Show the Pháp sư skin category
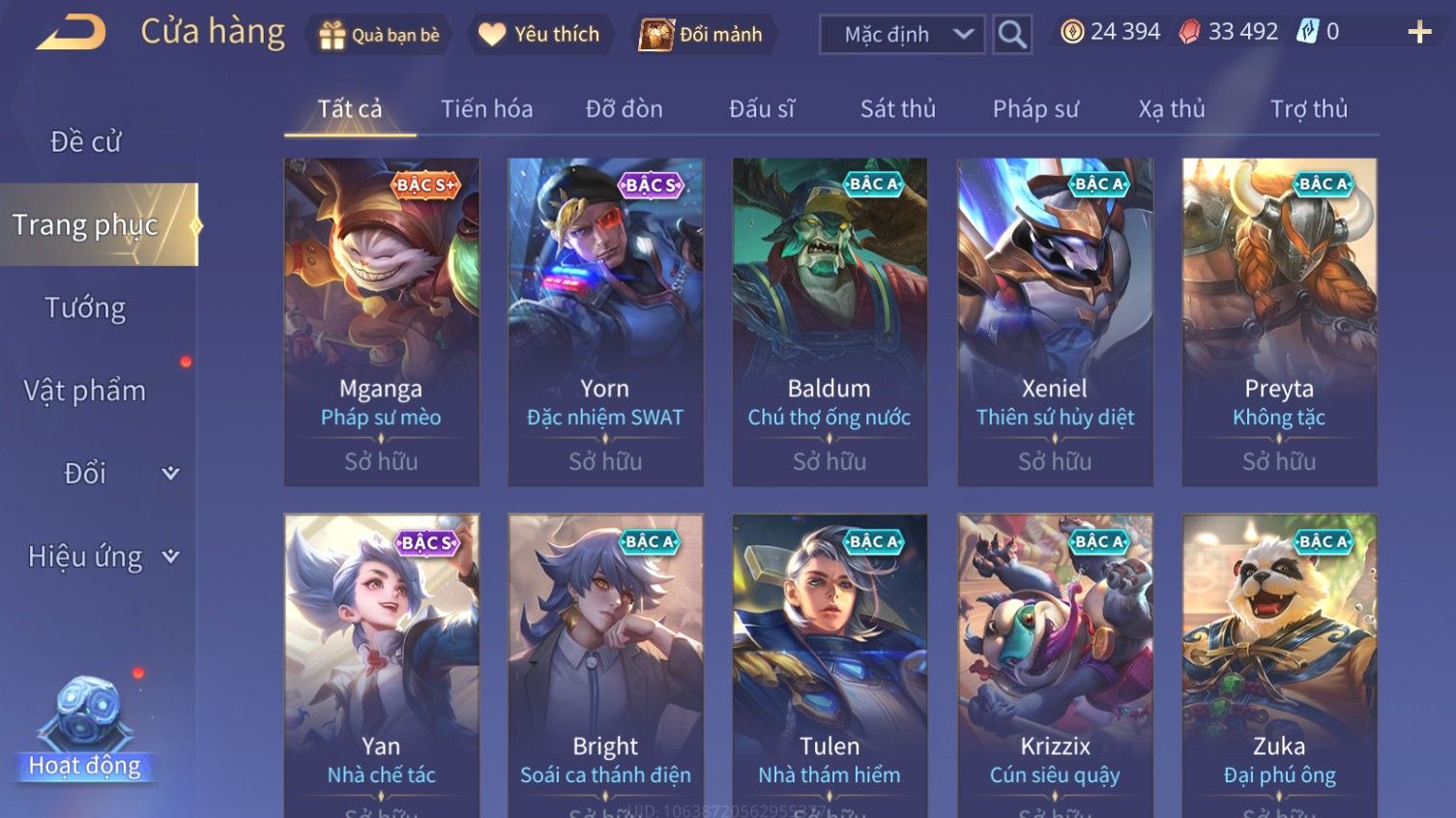 tap(1034, 109)
